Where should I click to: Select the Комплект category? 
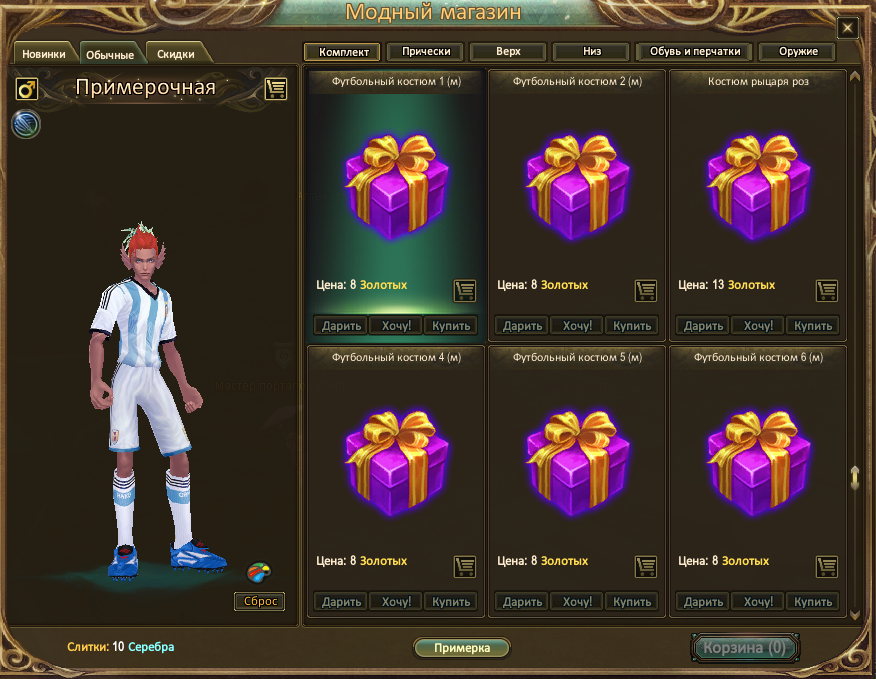tap(343, 52)
